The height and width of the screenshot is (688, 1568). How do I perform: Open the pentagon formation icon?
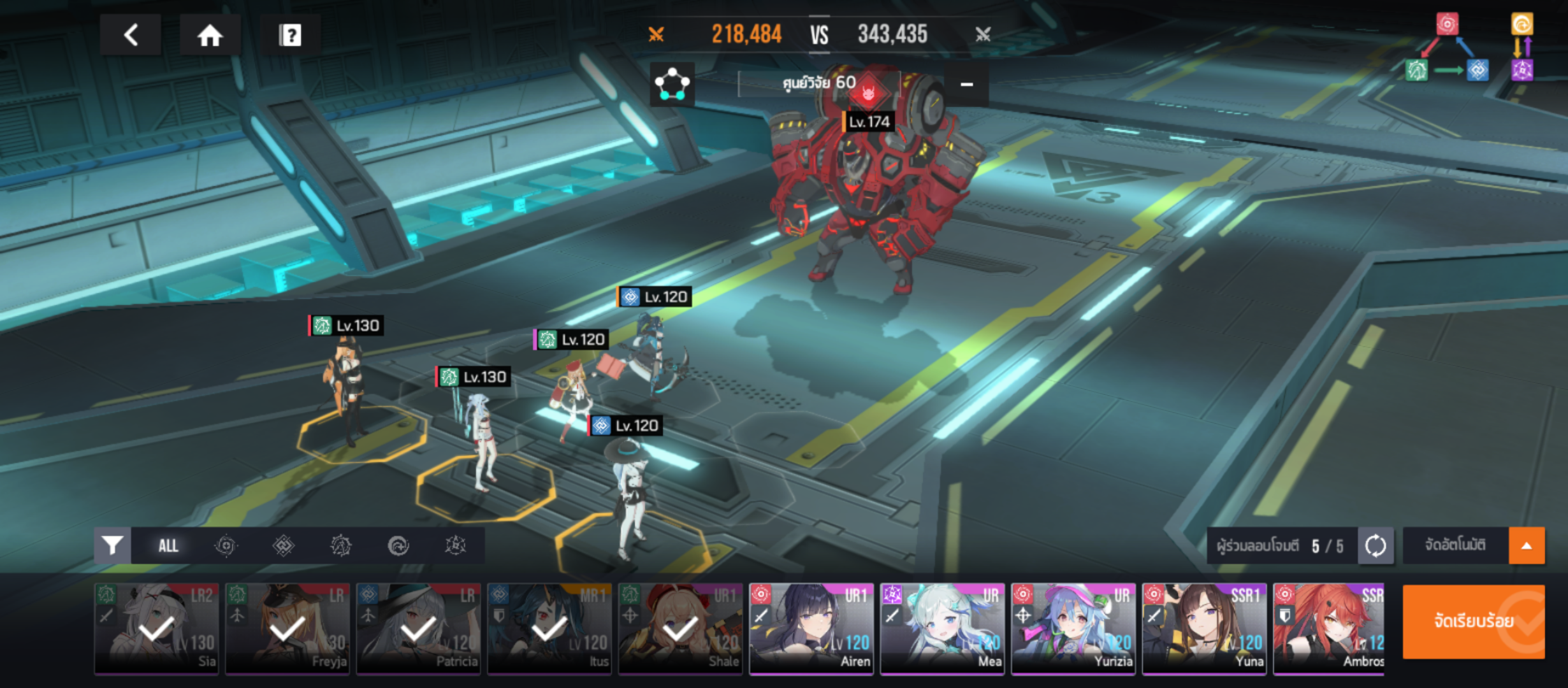click(672, 84)
